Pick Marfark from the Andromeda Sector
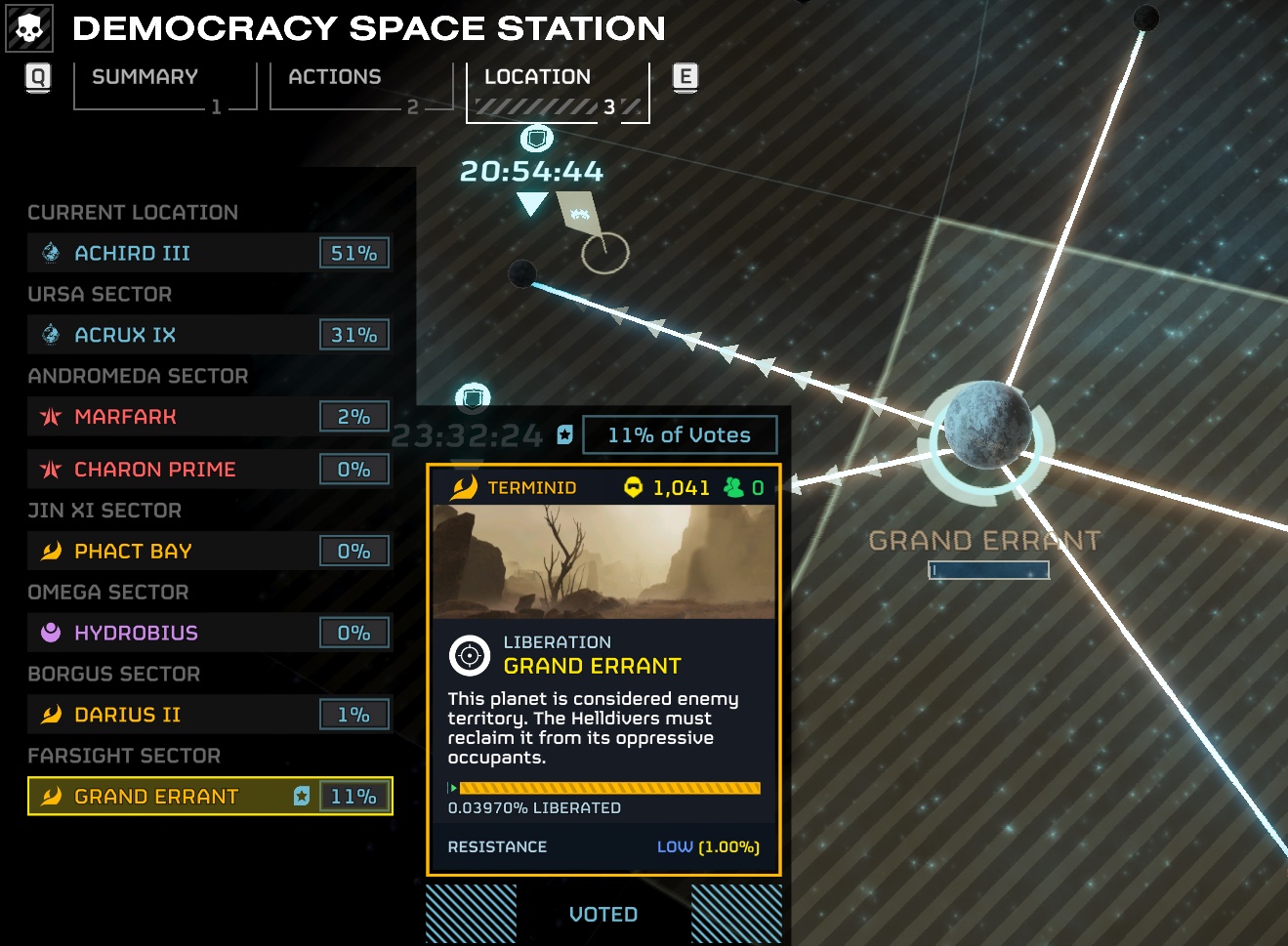1288x946 pixels. tap(208, 417)
